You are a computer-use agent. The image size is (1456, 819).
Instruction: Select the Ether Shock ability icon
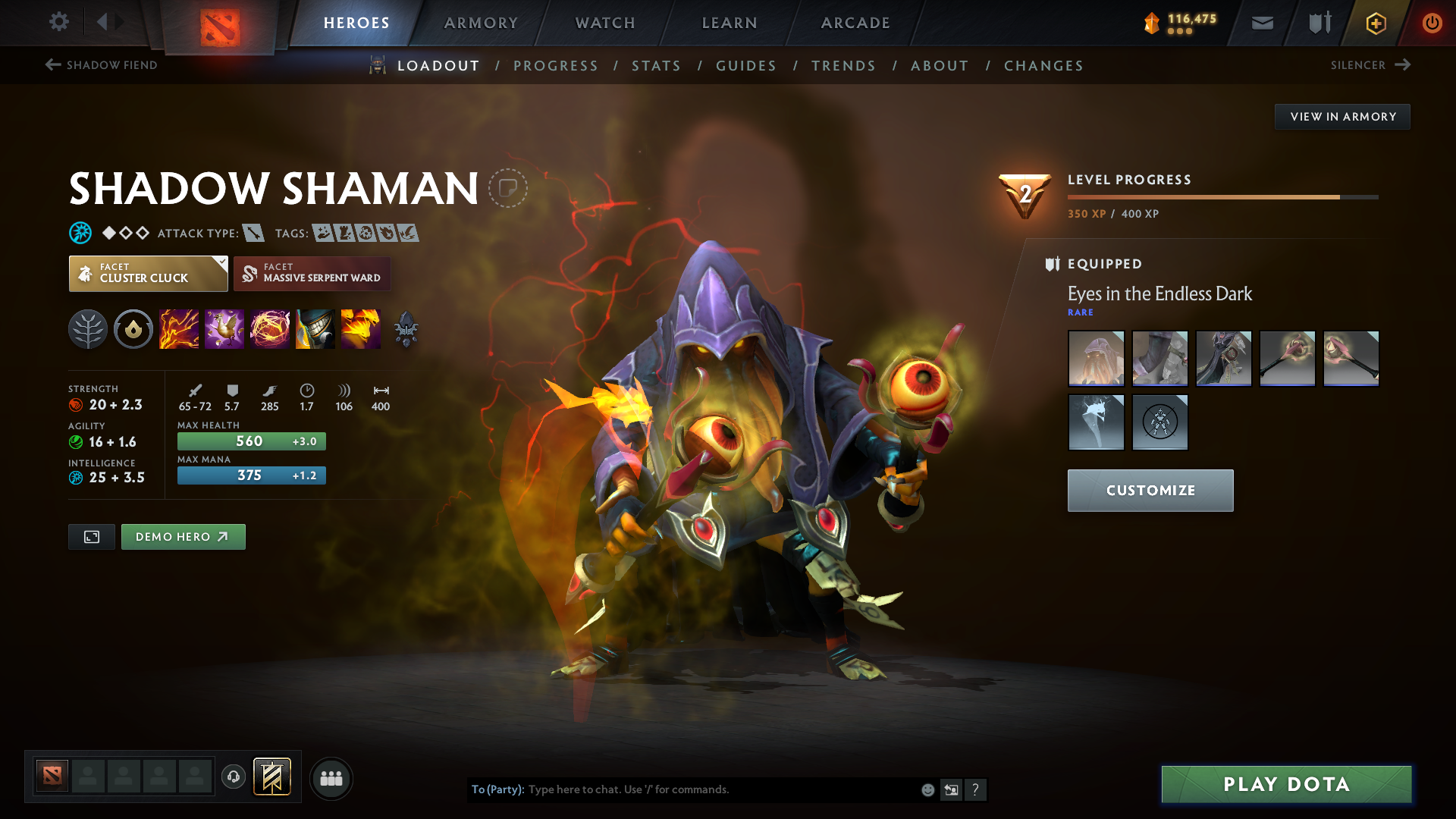click(179, 328)
